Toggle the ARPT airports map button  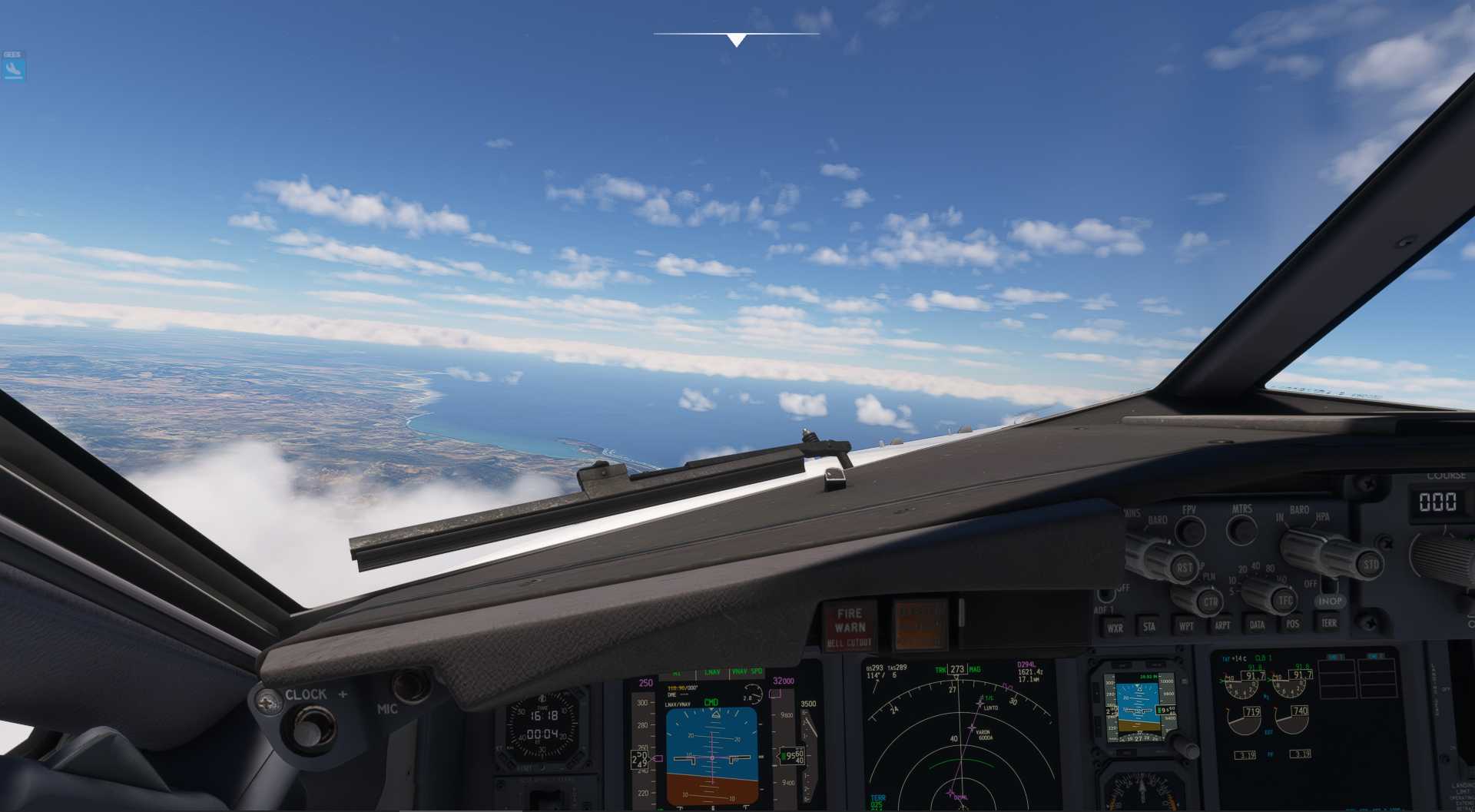[x=1222, y=625]
